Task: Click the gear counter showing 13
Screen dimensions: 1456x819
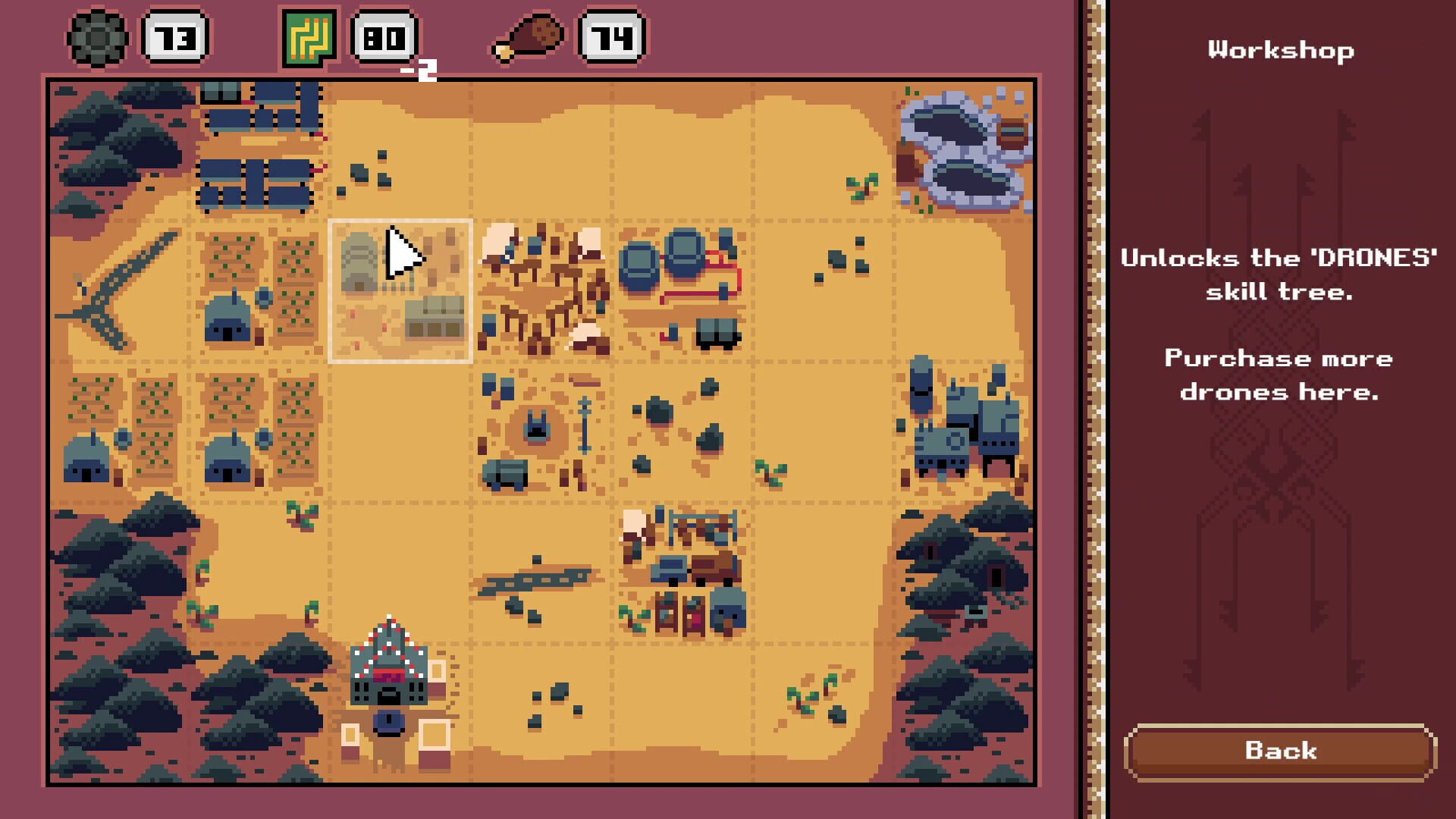Action: (x=174, y=36)
